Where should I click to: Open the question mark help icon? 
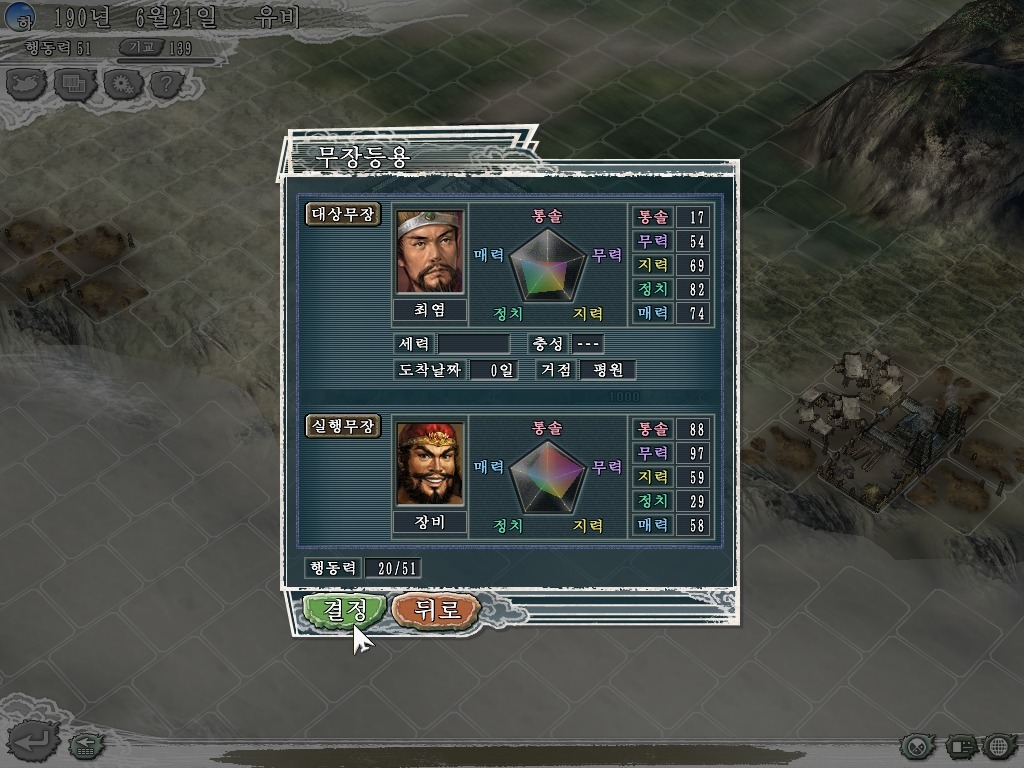click(x=166, y=84)
